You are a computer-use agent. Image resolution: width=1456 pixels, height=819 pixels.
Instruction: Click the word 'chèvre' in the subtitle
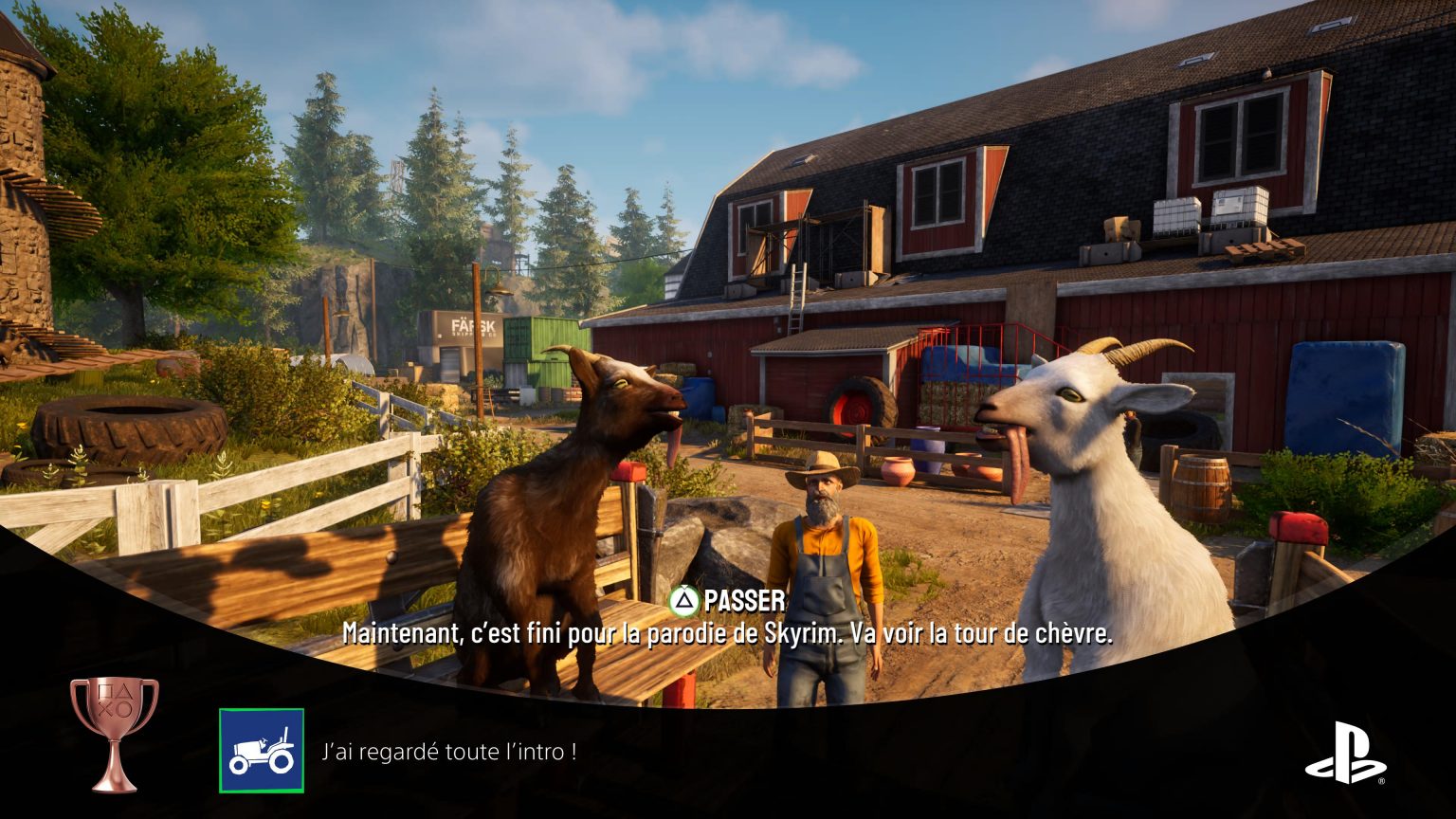[1074, 635]
